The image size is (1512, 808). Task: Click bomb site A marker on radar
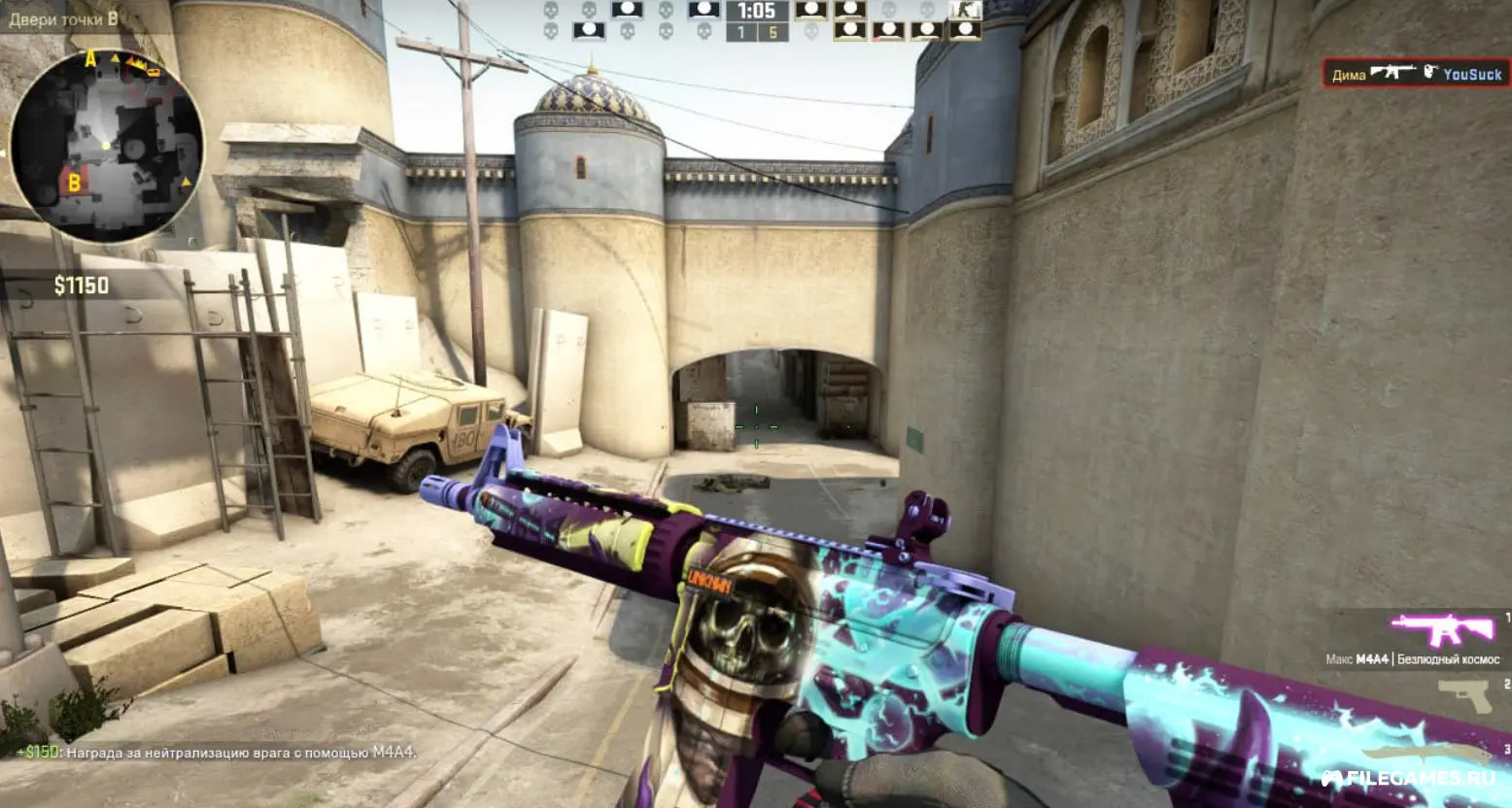coord(91,60)
